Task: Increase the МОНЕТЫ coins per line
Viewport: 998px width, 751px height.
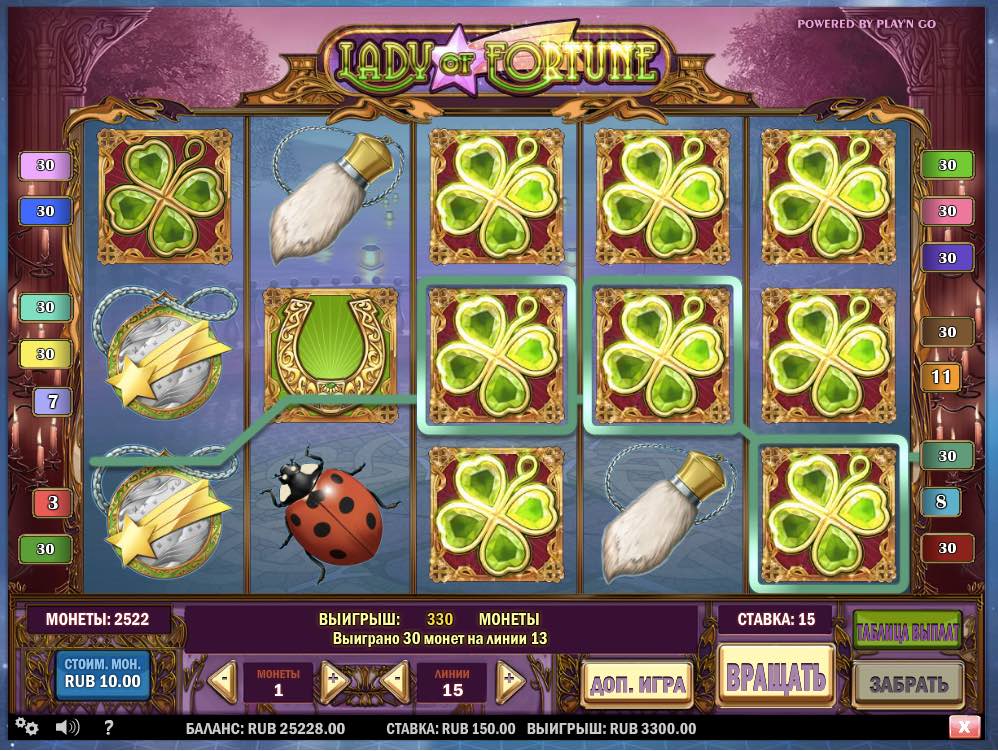Action: tap(334, 682)
